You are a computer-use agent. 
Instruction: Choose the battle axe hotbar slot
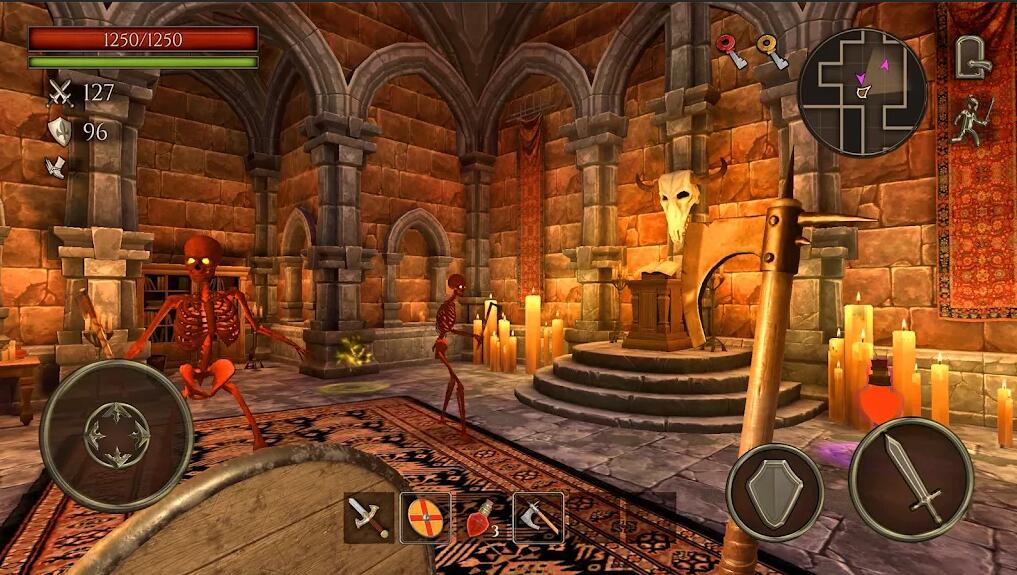(539, 517)
